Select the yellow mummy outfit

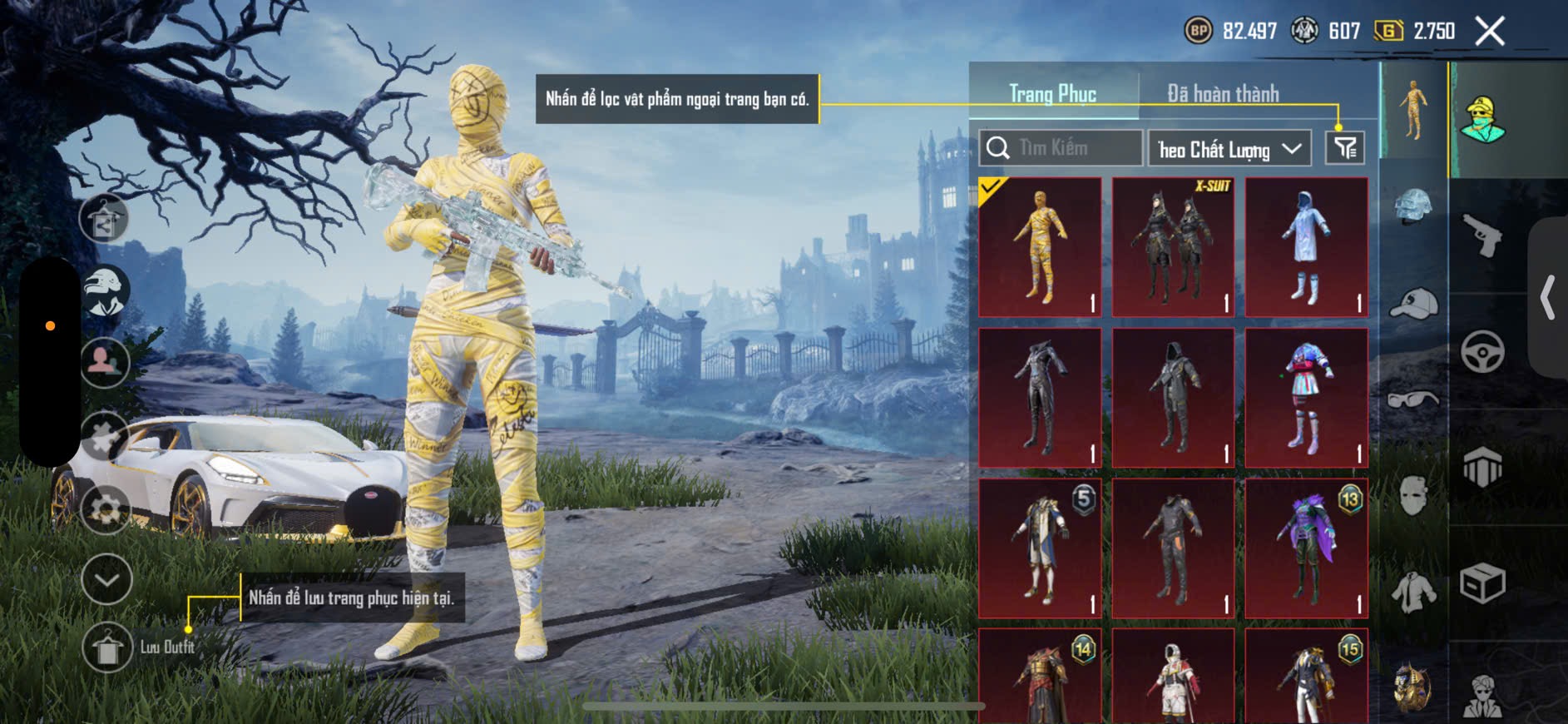(x=1040, y=247)
